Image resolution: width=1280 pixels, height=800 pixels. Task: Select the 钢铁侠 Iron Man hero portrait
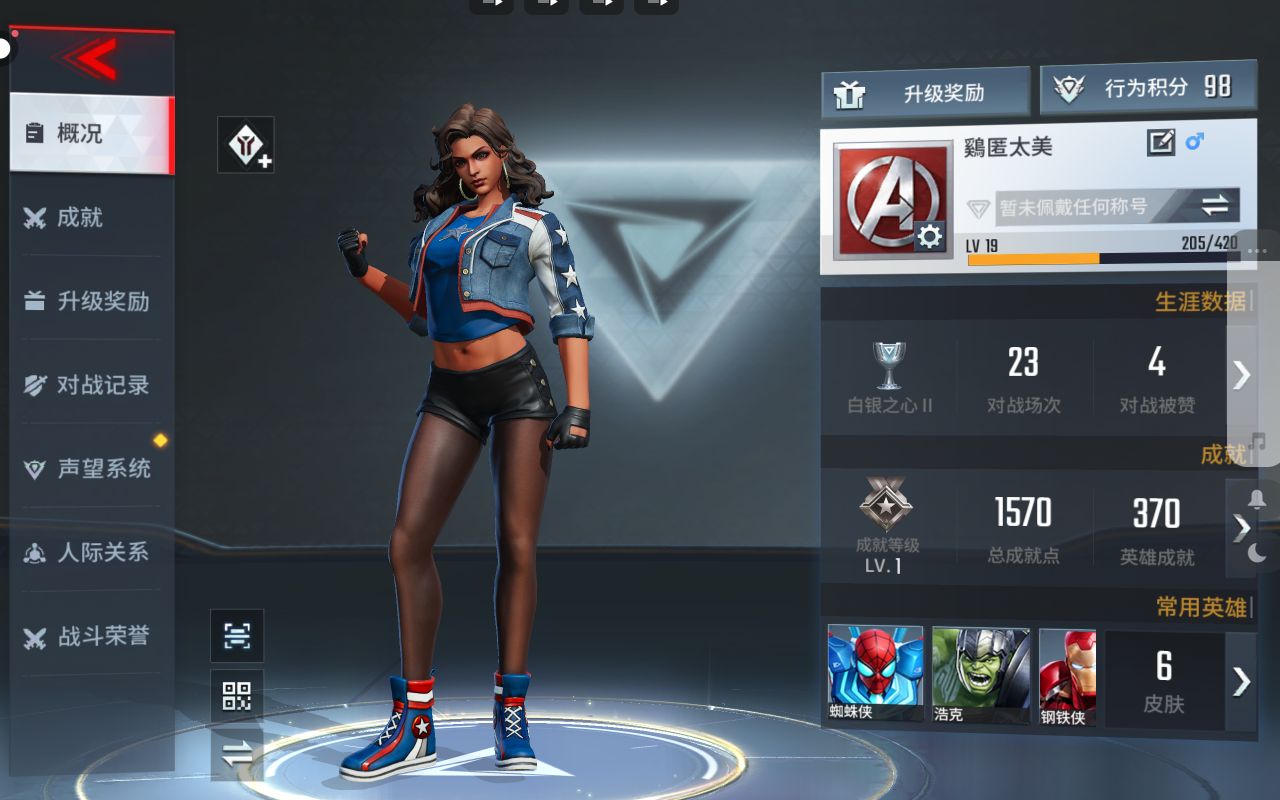(1067, 676)
